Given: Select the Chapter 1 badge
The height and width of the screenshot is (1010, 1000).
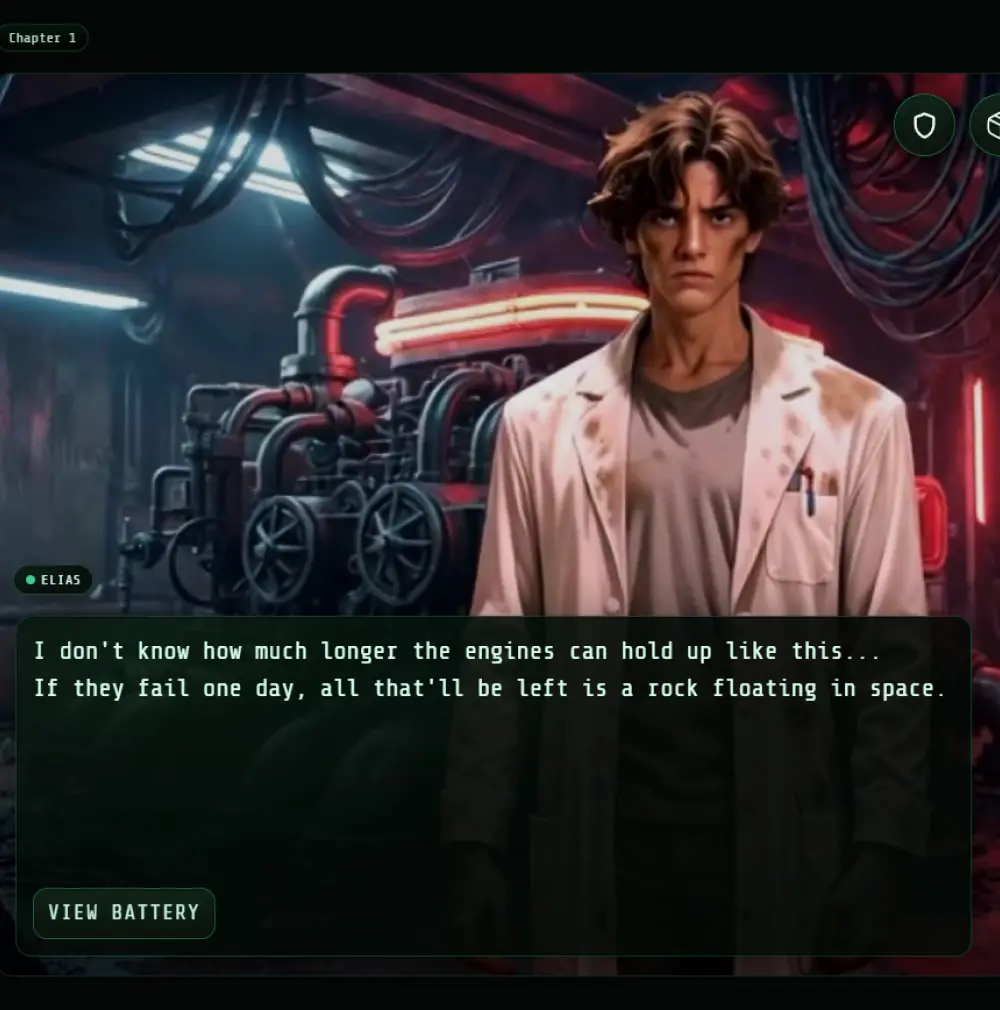Looking at the screenshot, I should pos(43,38).
